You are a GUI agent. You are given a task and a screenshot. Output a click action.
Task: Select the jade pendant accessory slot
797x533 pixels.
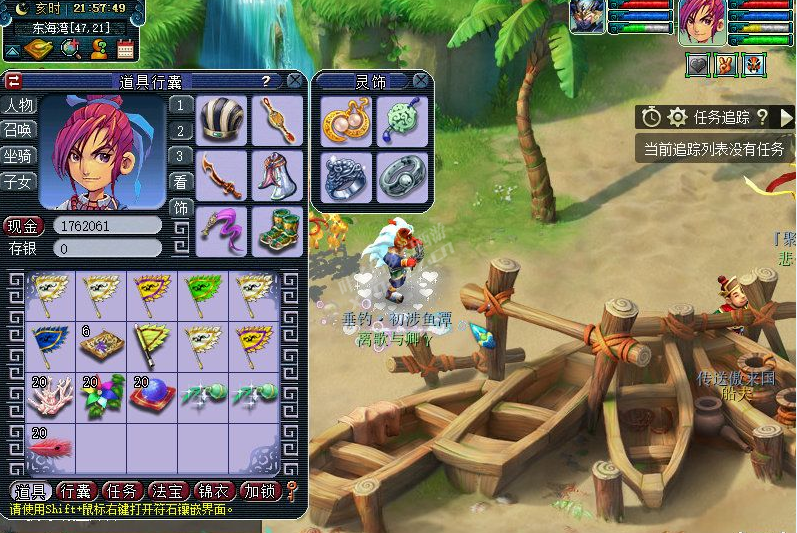click(402, 121)
